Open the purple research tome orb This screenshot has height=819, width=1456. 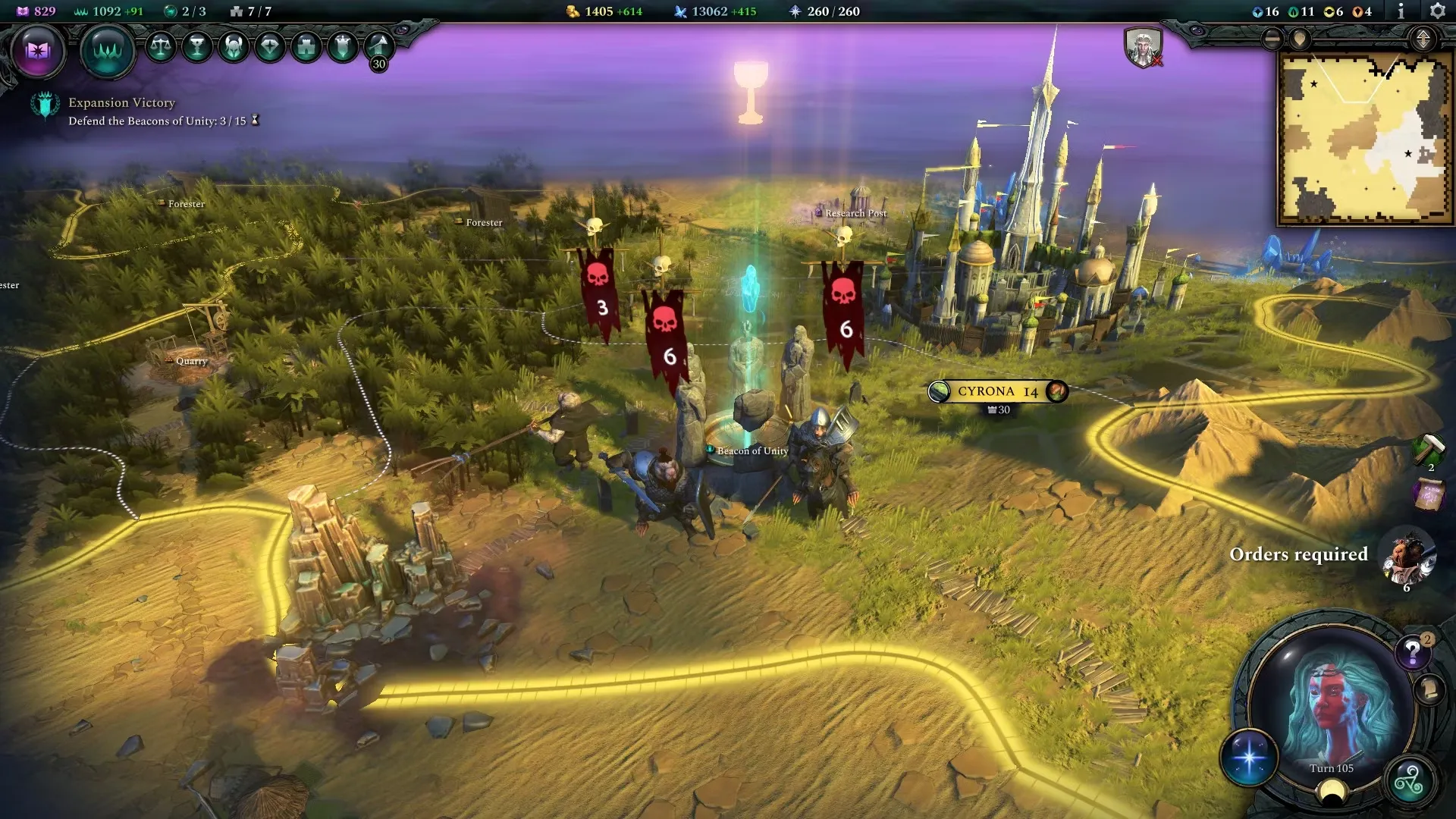coord(38,51)
